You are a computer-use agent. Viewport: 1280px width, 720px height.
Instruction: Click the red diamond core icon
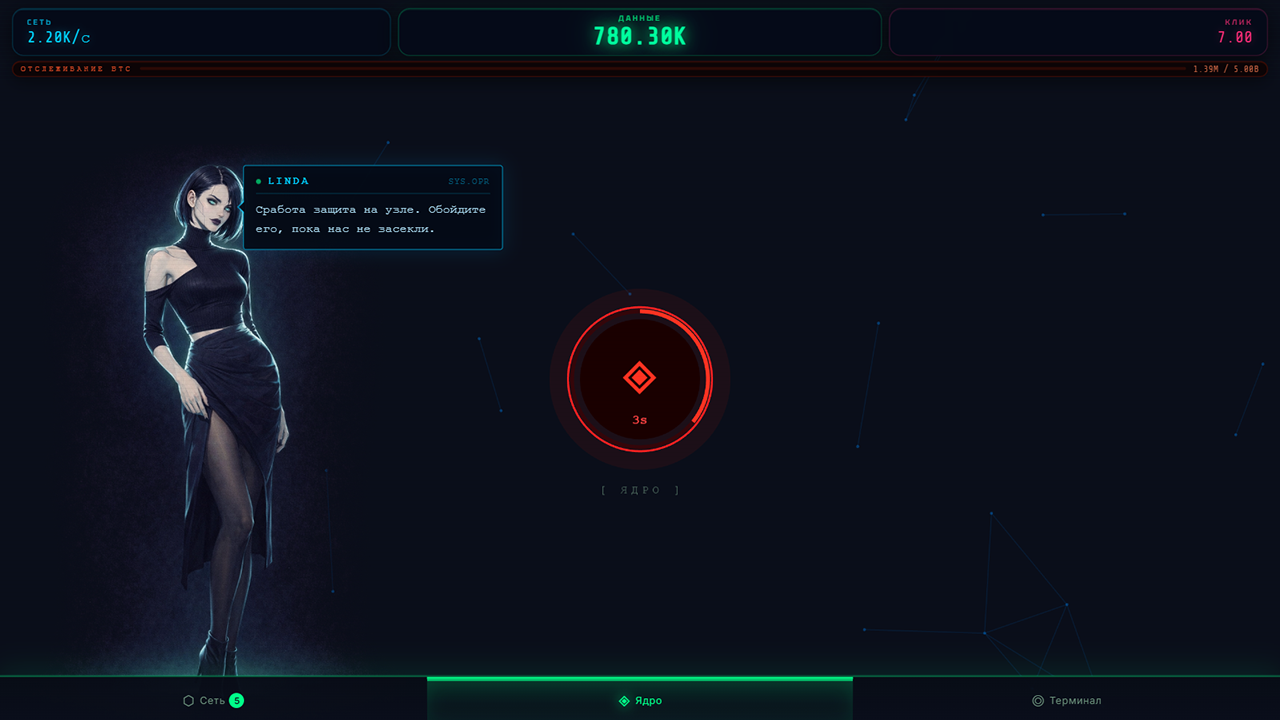click(x=640, y=377)
